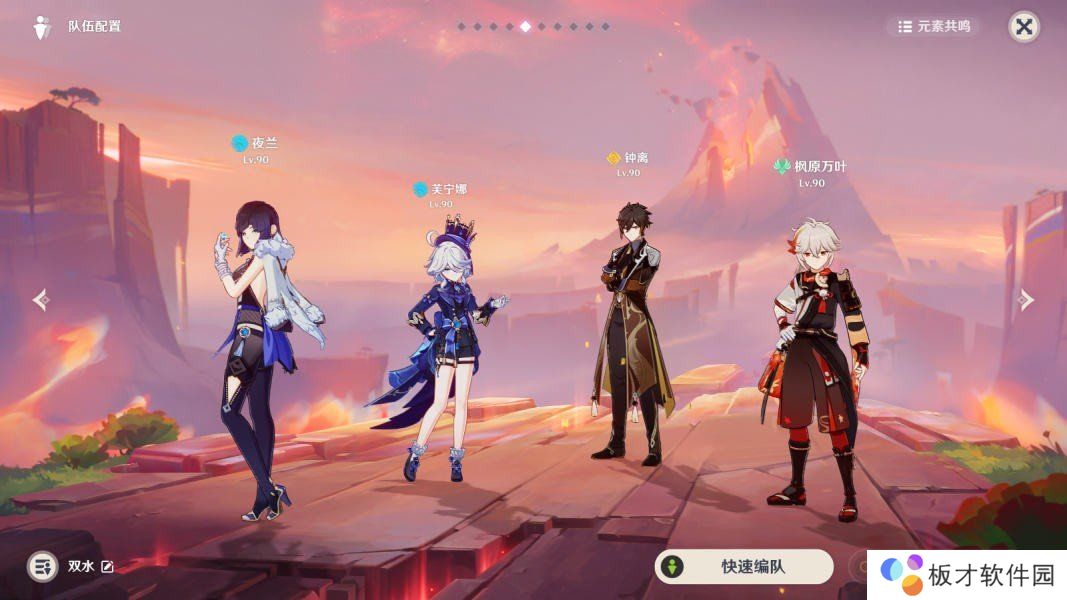Viewport: 1067px width, 600px height.
Task: Switch to the previous party with left arrow
Action: [40, 300]
